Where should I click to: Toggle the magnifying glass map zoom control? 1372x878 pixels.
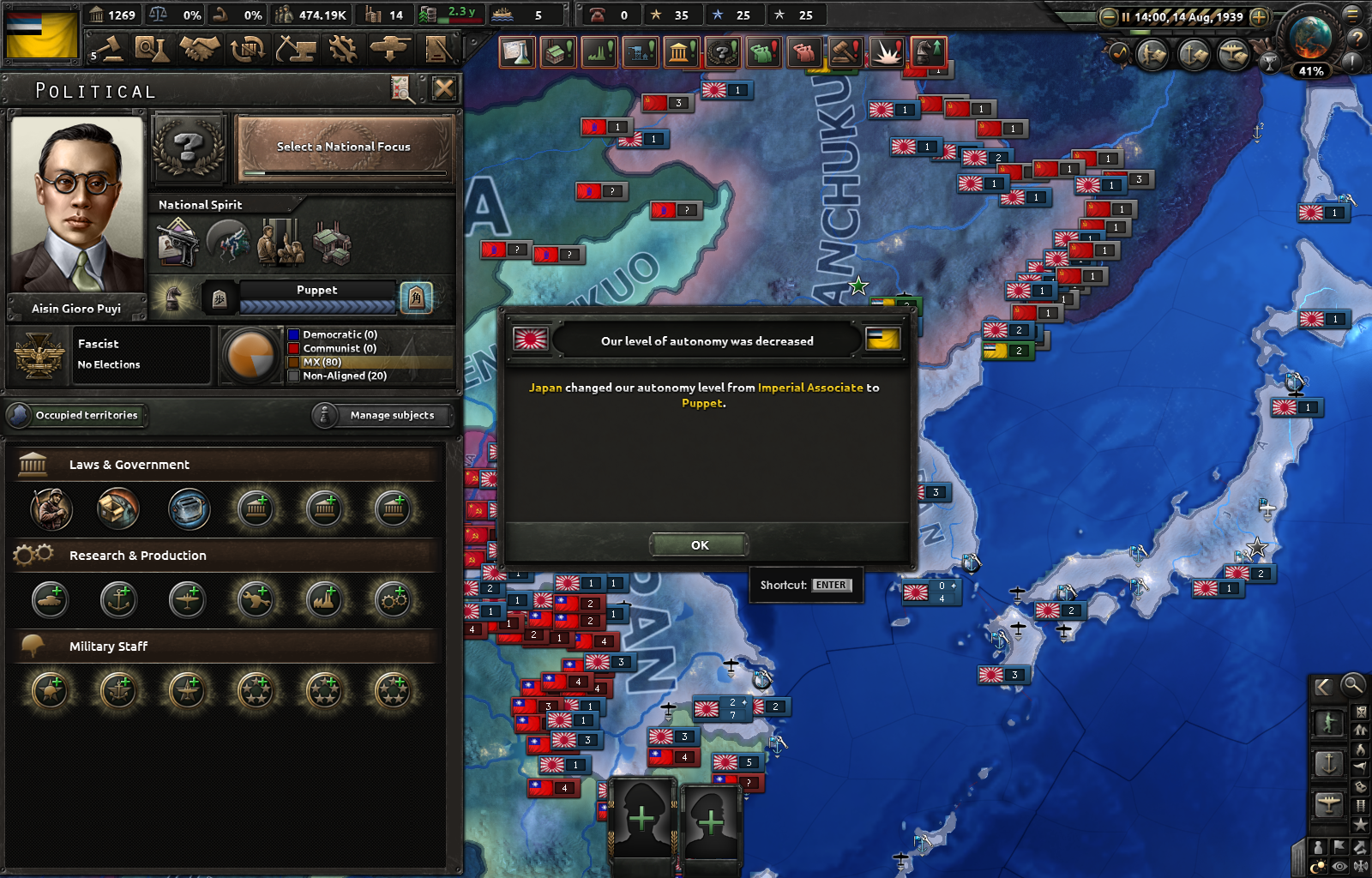1353,686
